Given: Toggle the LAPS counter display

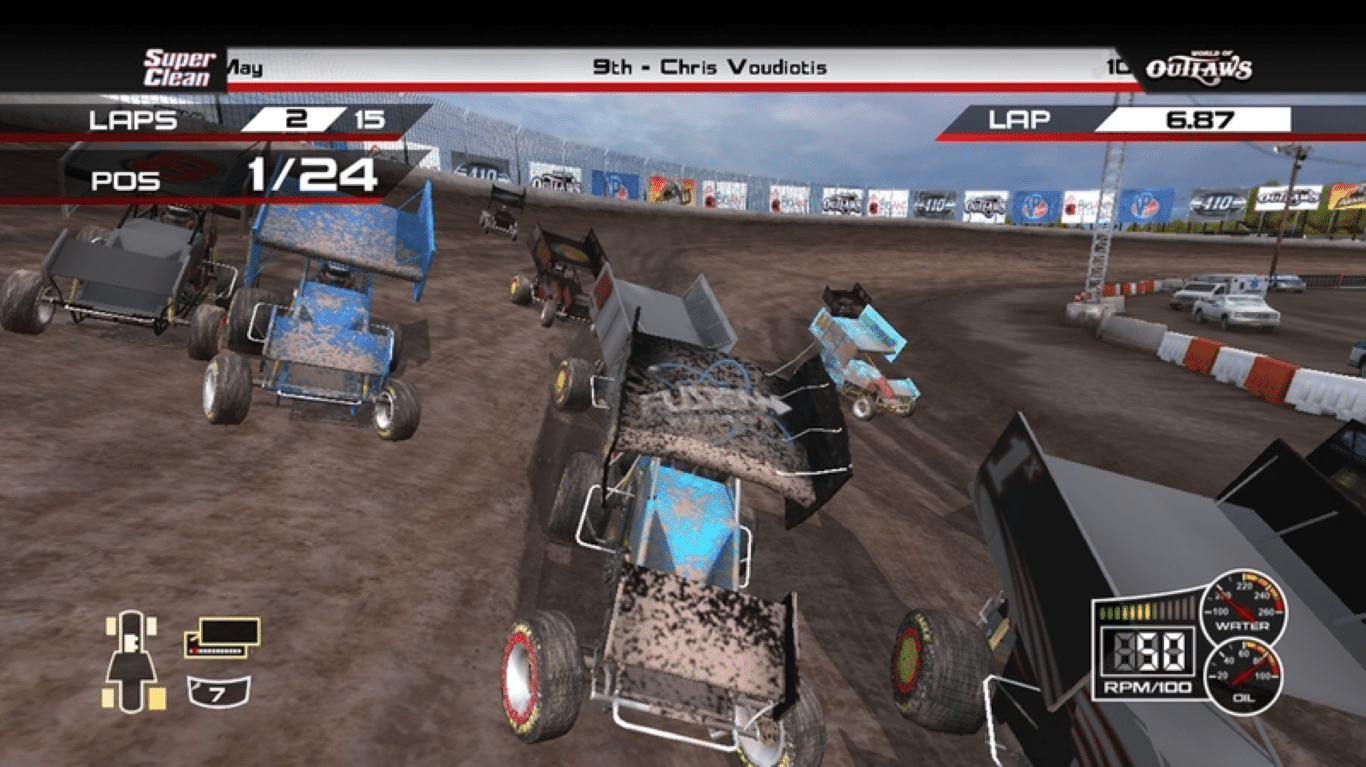Looking at the screenshot, I should point(135,121).
